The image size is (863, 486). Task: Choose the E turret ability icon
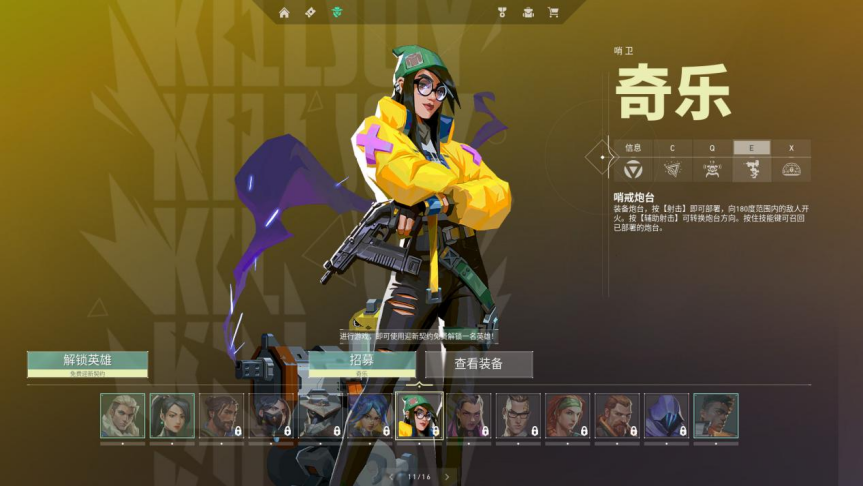(x=751, y=170)
